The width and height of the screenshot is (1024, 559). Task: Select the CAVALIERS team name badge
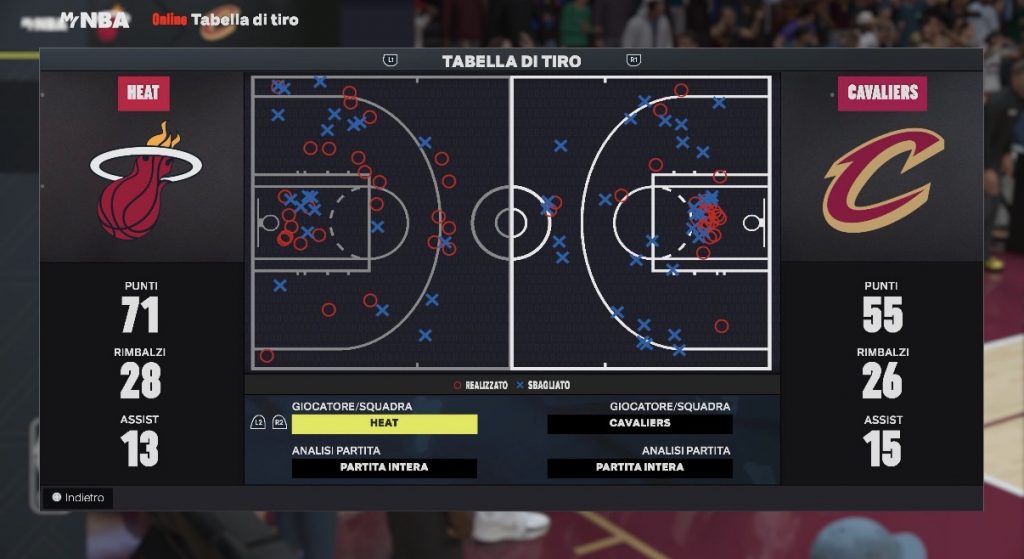(882, 93)
